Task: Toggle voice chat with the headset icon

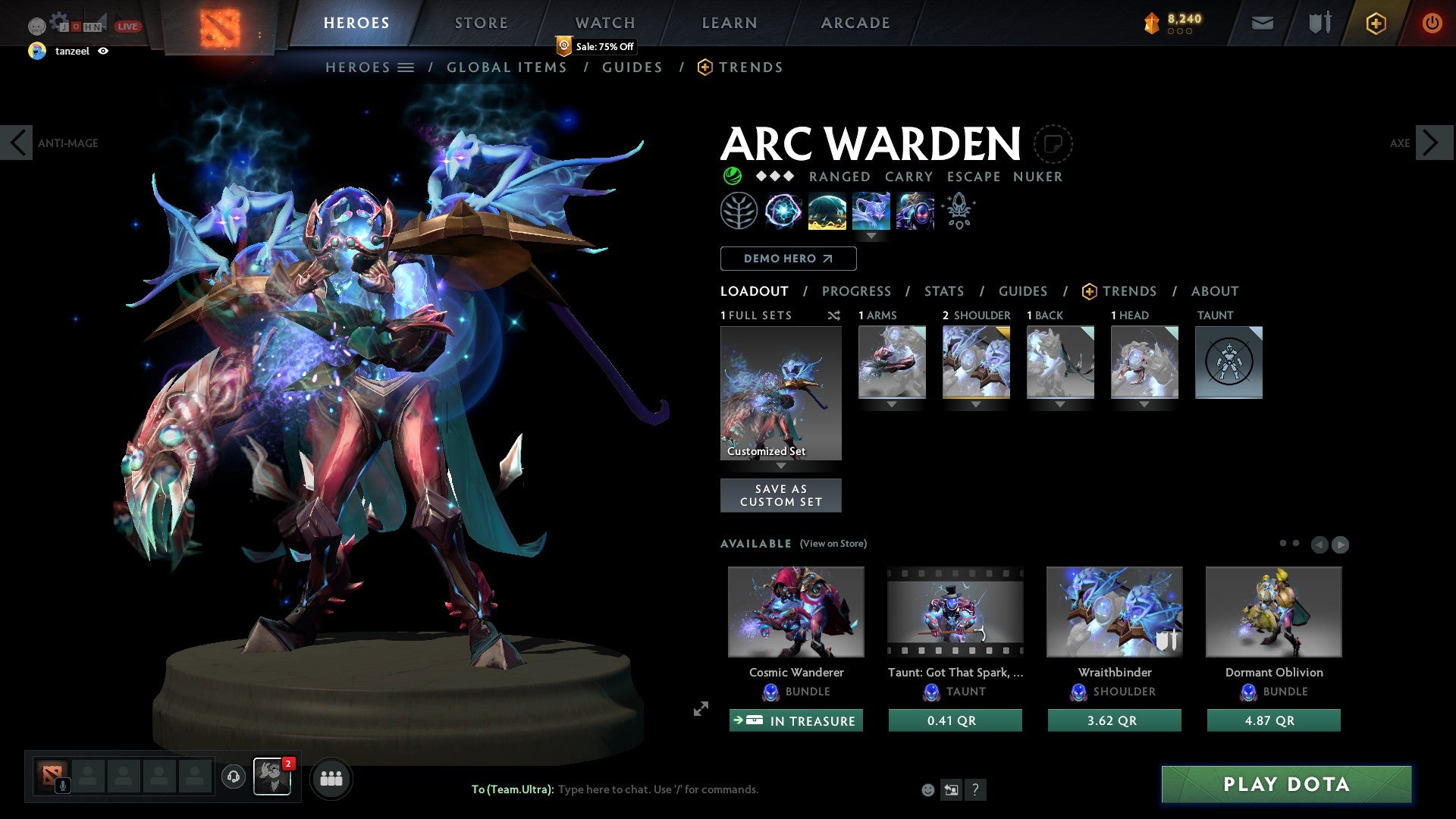Action: 233,778
